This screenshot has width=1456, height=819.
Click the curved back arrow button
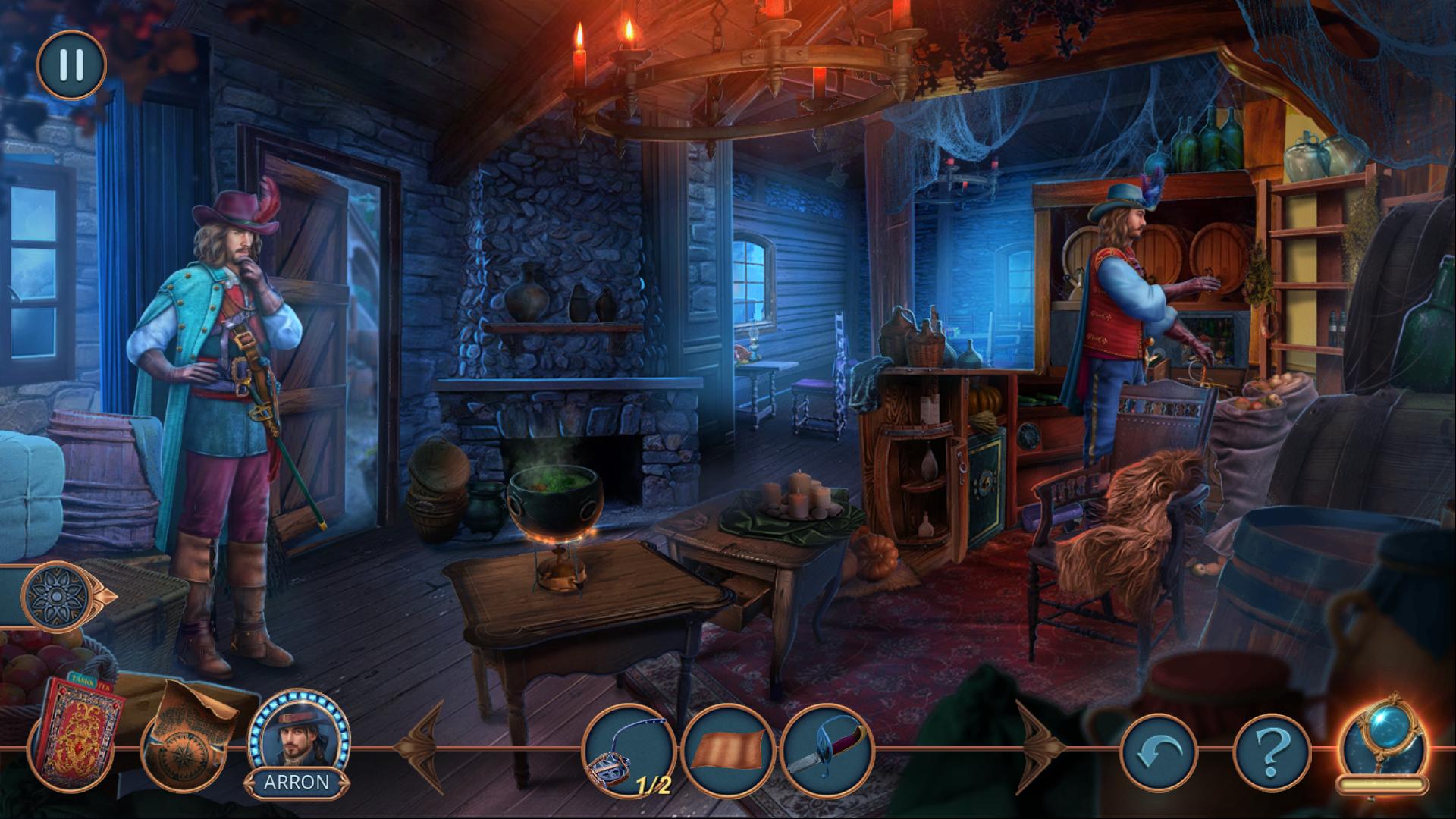pos(1158,752)
